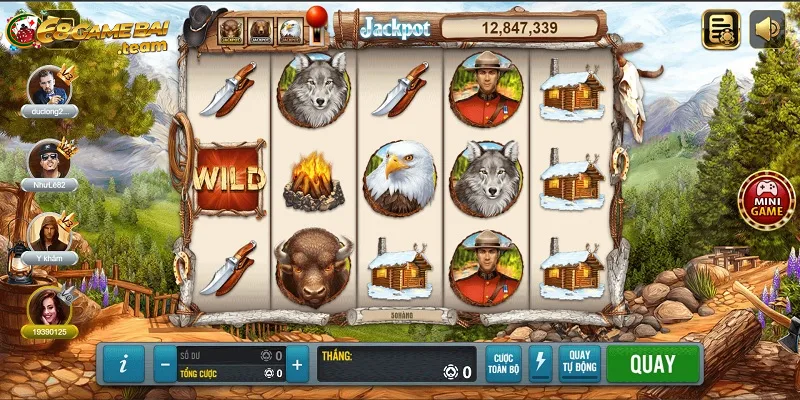The height and width of the screenshot is (400, 800).
Task: Launch the red MINI GAME button
Action: click(x=761, y=200)
